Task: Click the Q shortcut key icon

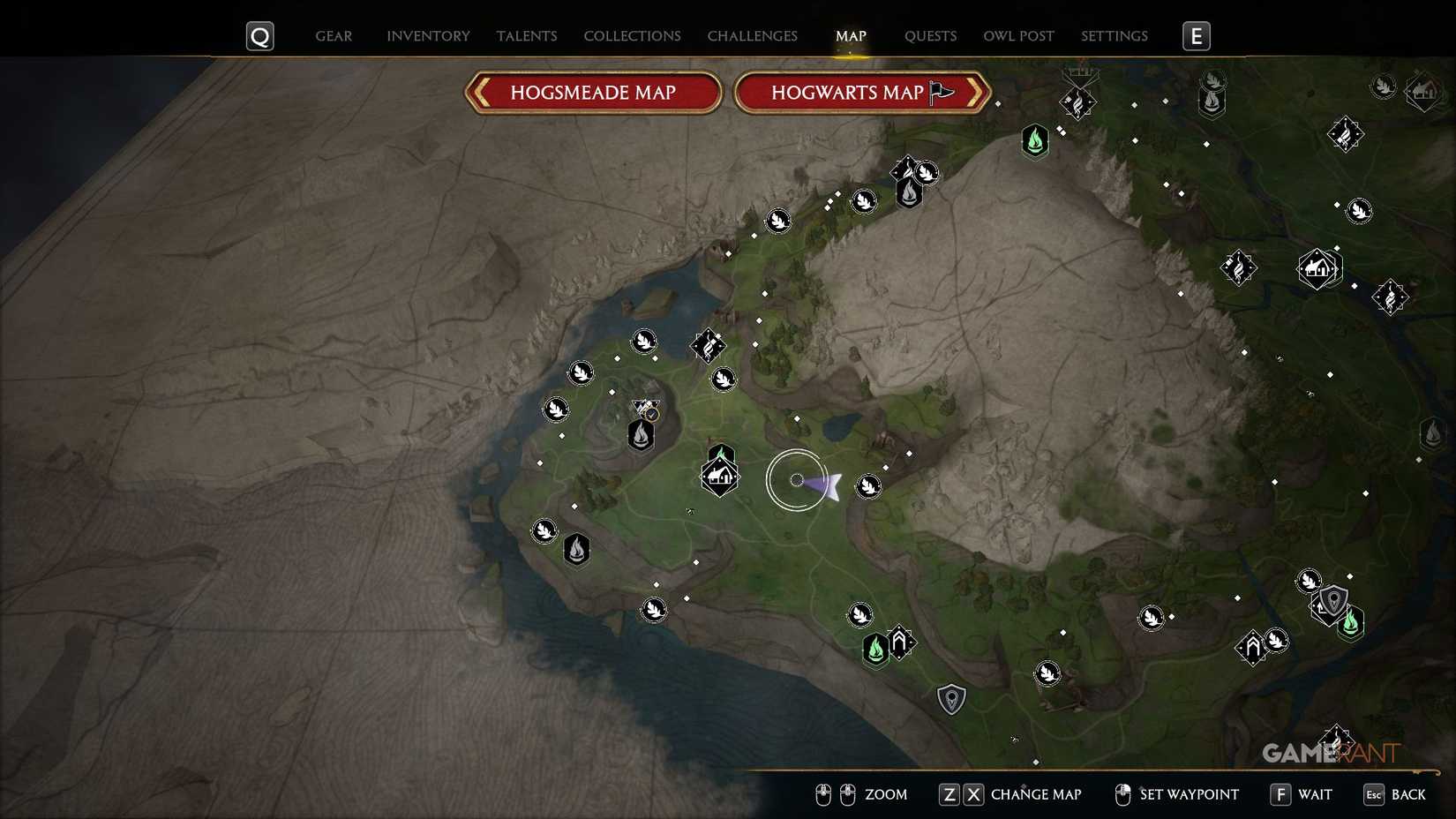Action: tap(259, 36)
